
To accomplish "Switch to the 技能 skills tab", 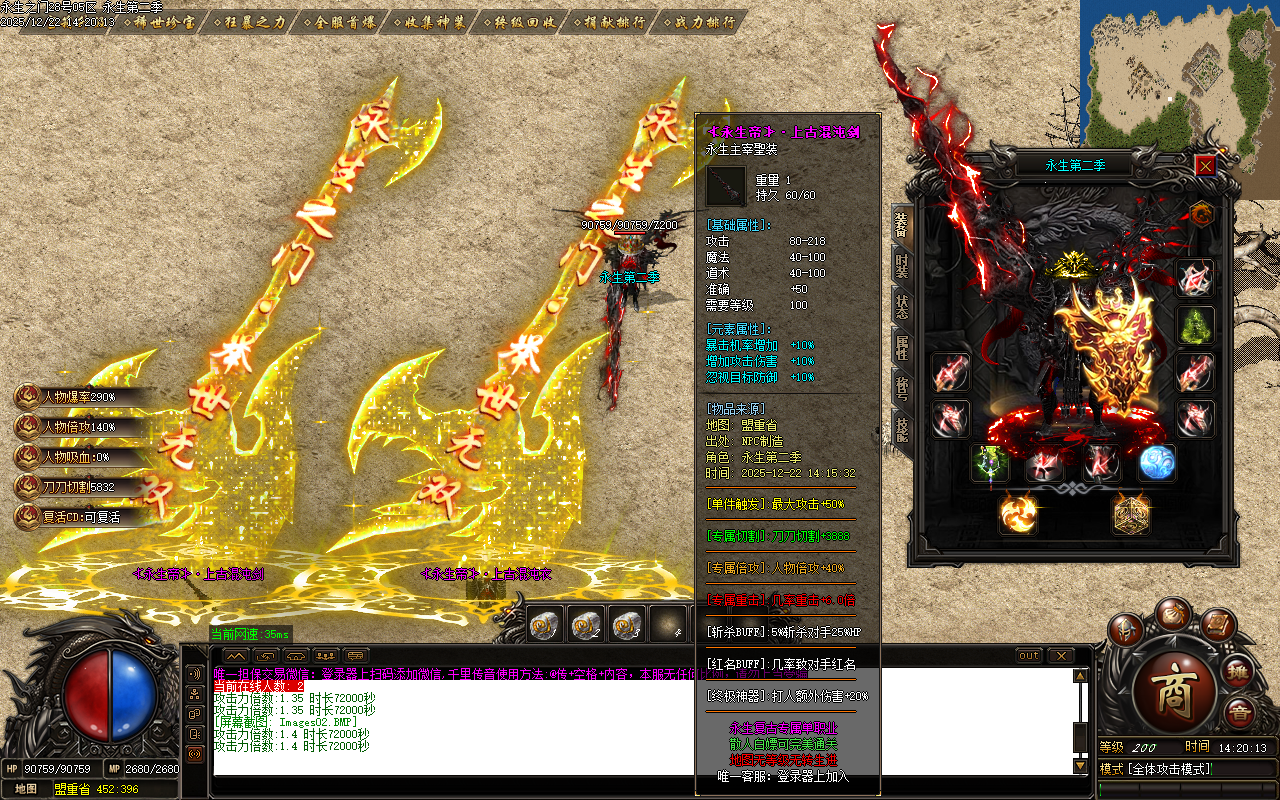I will click(901, 431).
